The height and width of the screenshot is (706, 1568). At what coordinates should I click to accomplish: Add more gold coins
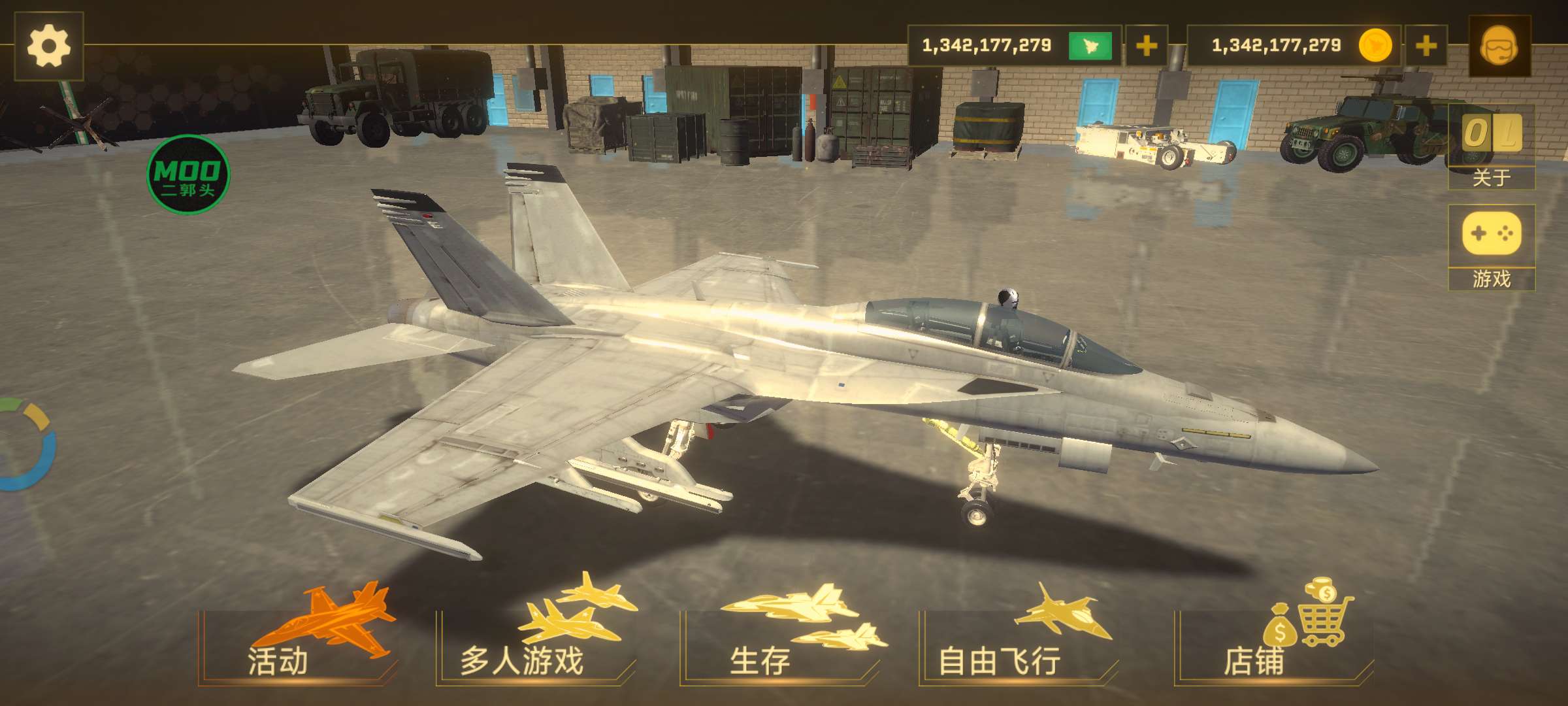pos(1426,46)
